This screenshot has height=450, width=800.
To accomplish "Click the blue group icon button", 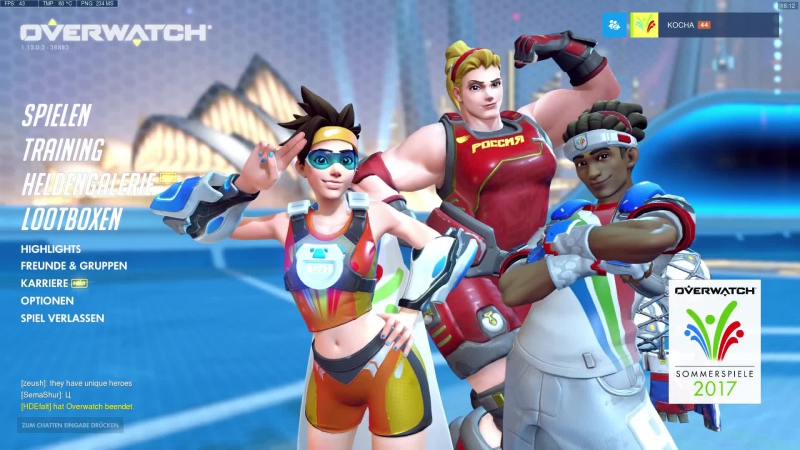I will click(x=614, y=24).
